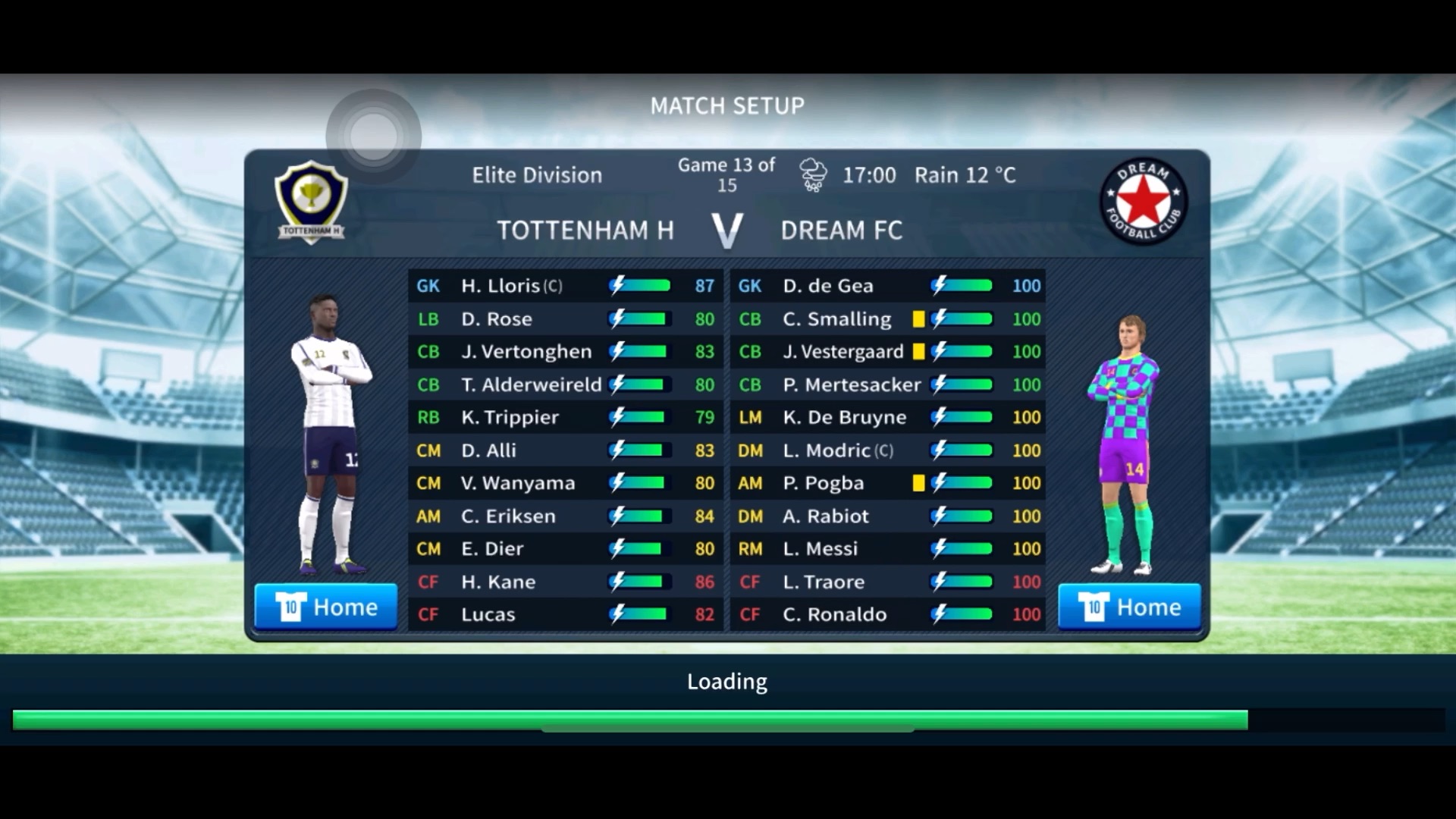This screenshot has height=819, width=1456.
Task: Pick D. de Gea's lineup row
Action: click(x=887, y=286)
